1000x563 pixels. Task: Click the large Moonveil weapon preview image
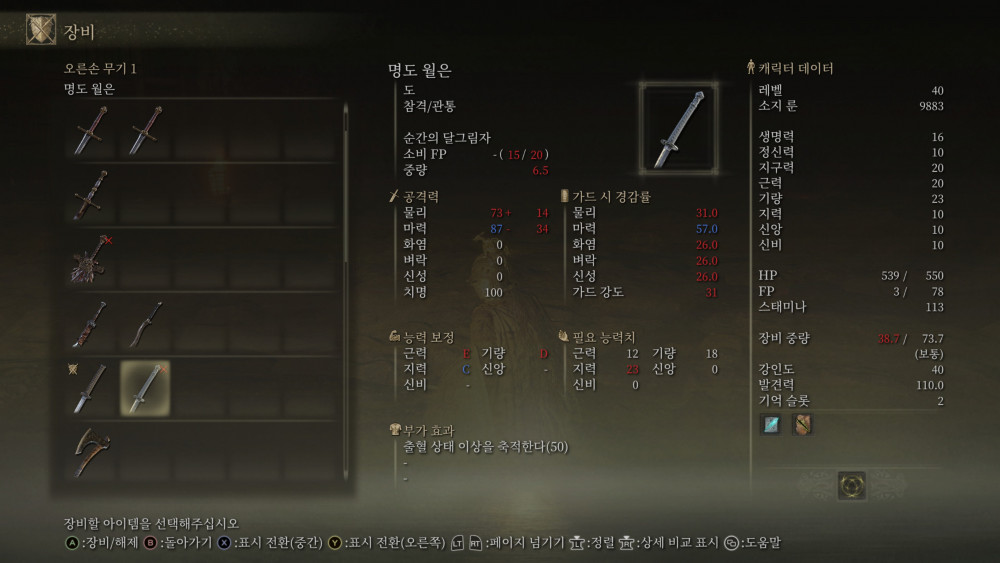678,128
